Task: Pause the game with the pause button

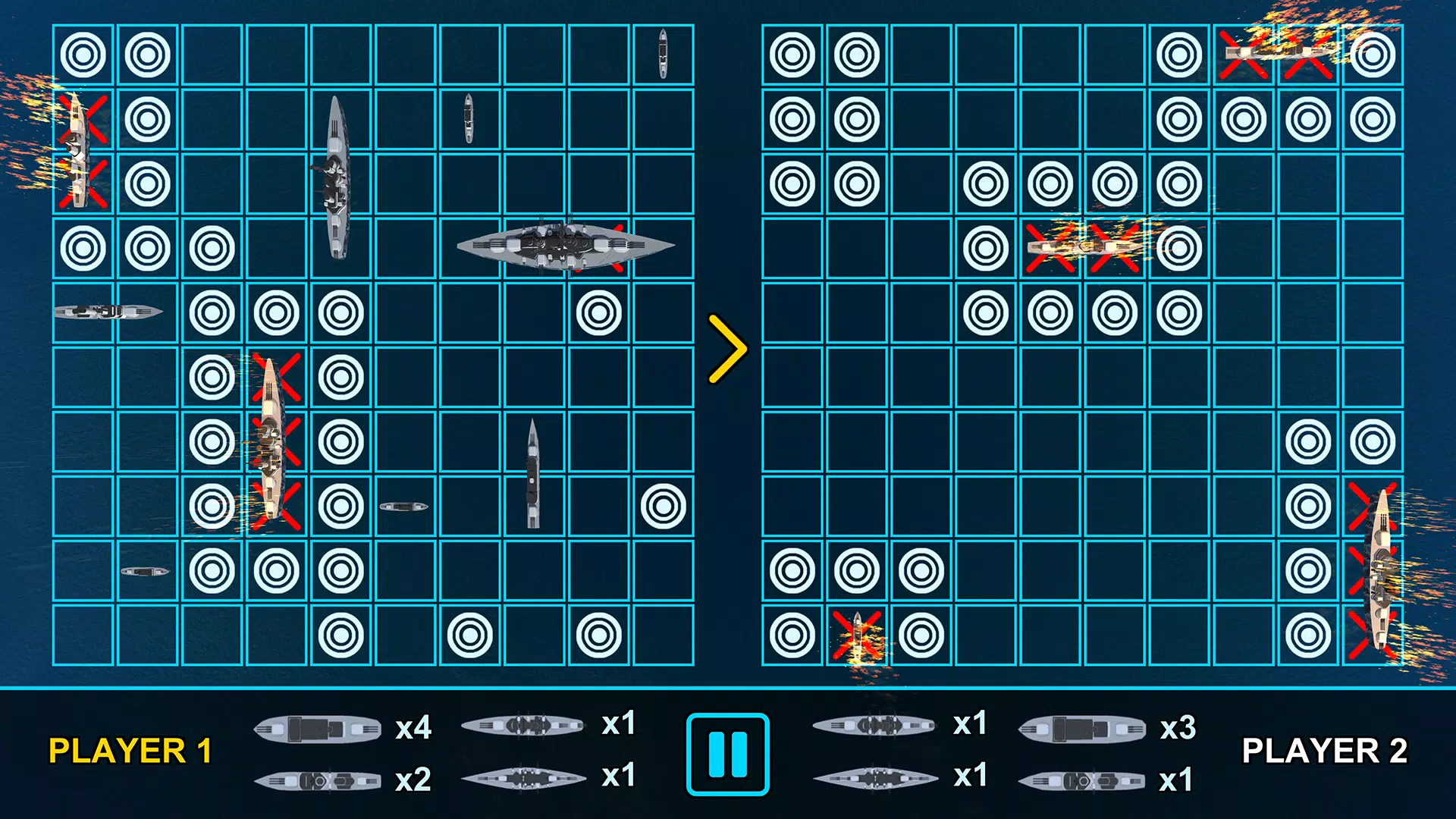Action: pos(727,754)
